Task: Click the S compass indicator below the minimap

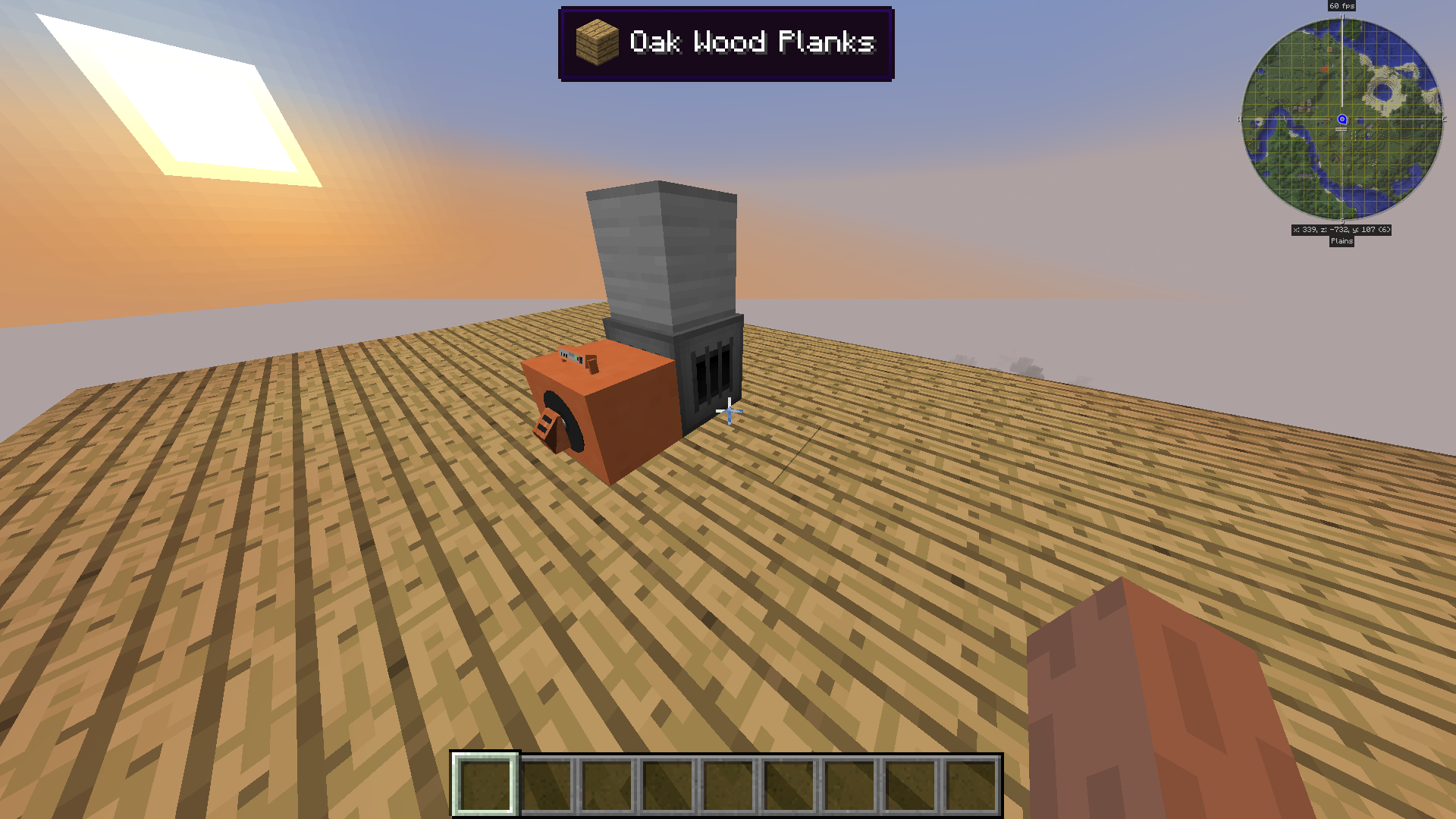Action: click(1342, 219)
